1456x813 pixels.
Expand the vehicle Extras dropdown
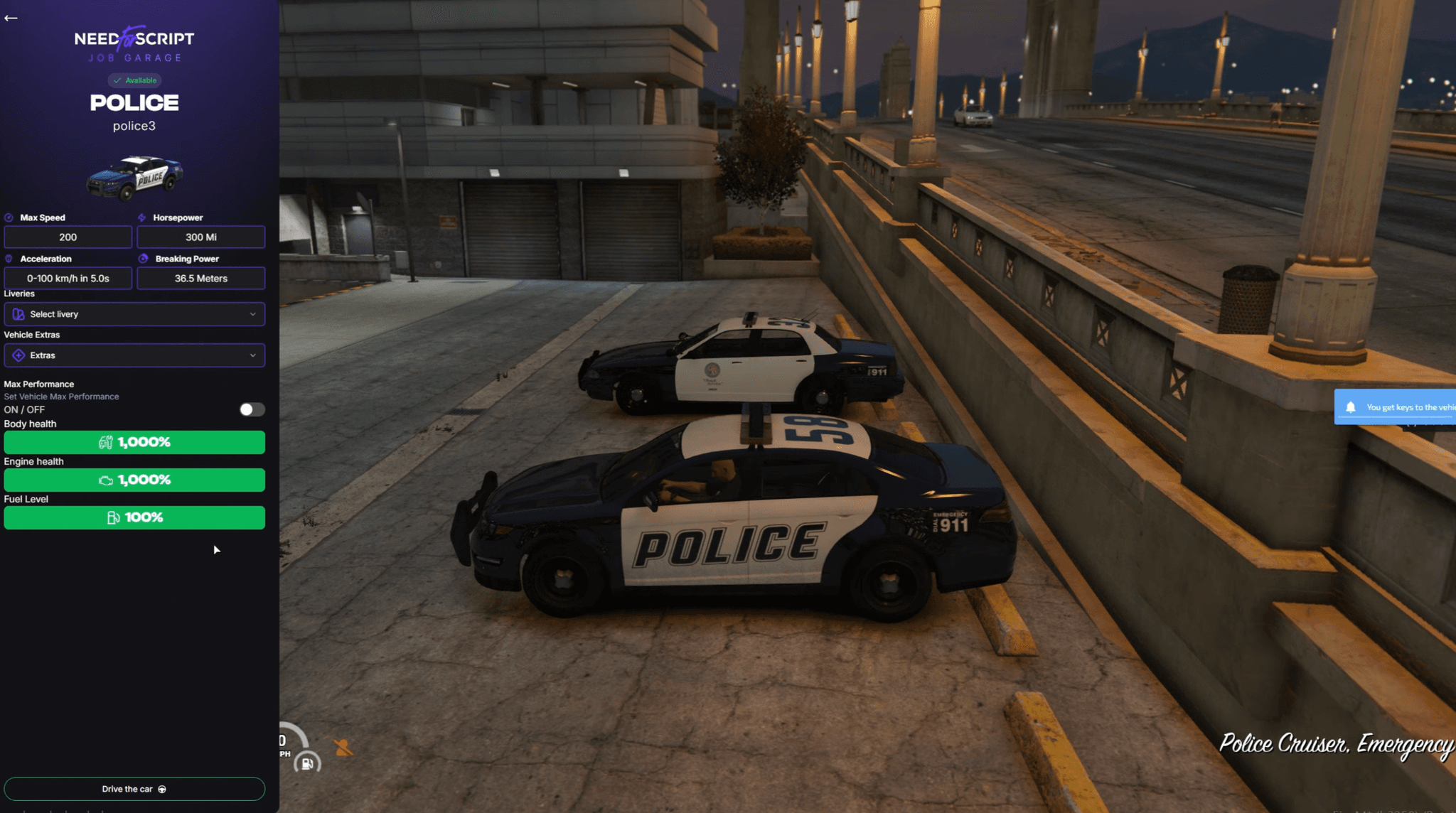pos(134,355)
